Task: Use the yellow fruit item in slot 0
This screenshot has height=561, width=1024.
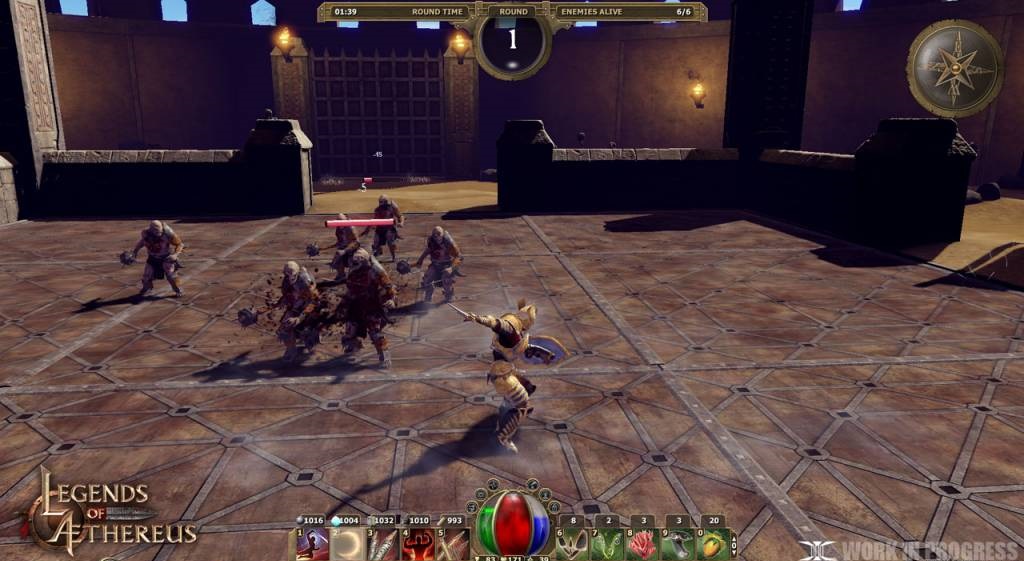Action: pyautogui.click(x=710, y=543)
